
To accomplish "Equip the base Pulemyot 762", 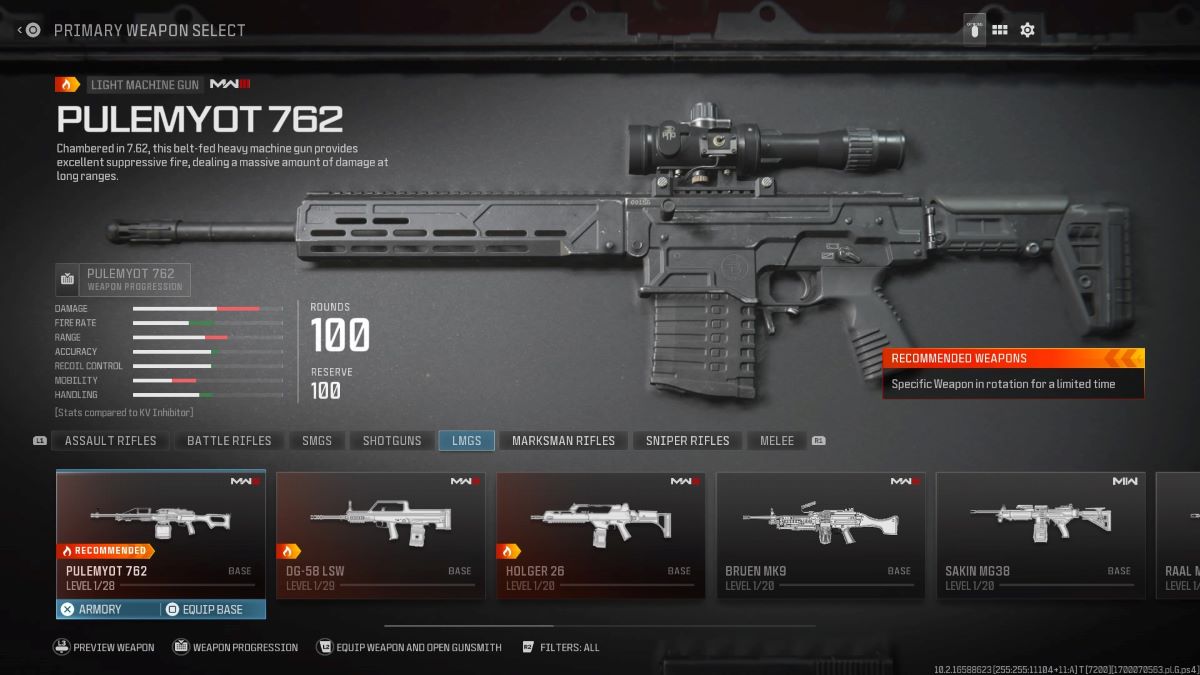I will click(212, 609).
